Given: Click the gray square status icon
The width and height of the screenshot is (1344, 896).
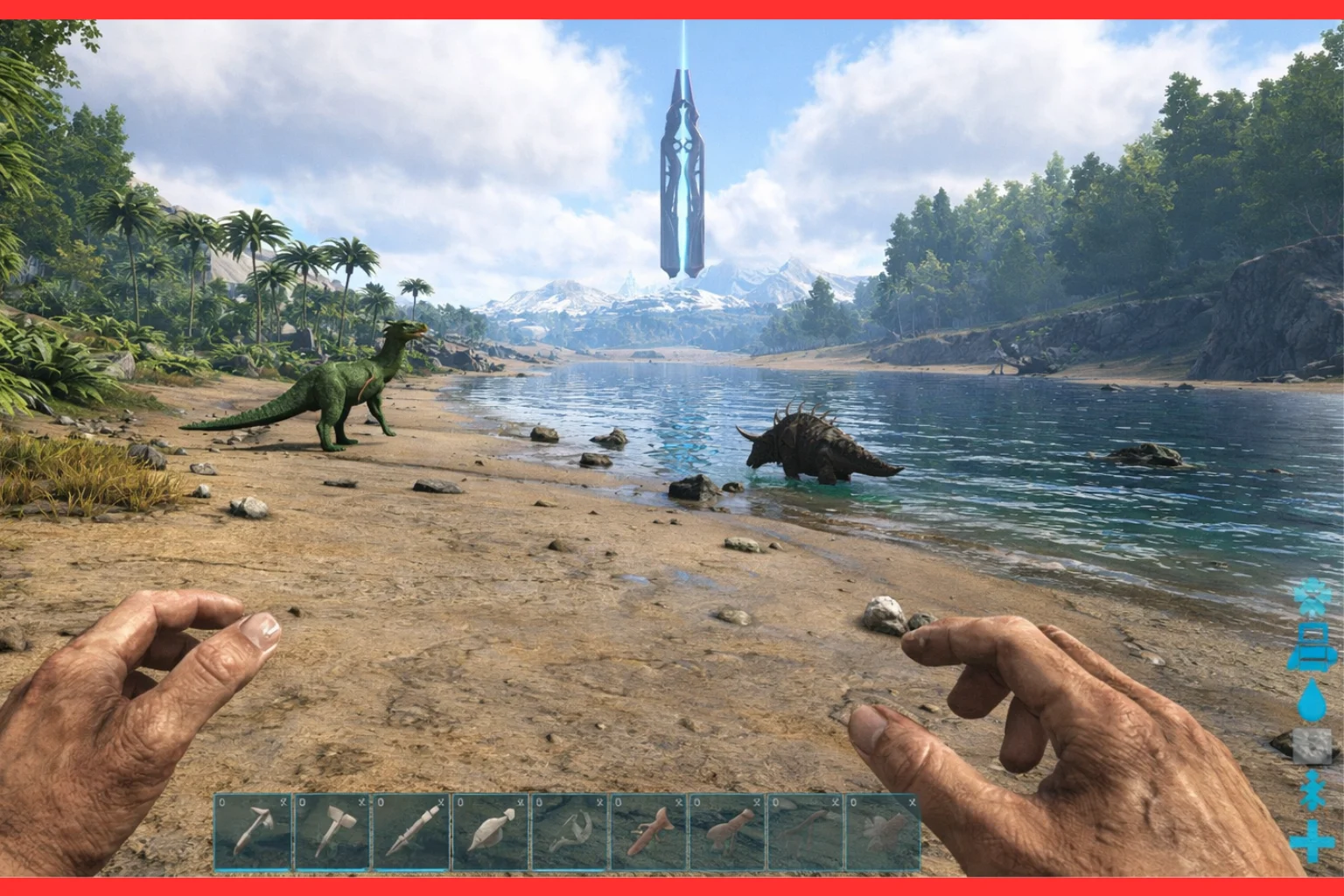Looking at the screenshot, I should pyautogui.click(x=1312, y=747).
